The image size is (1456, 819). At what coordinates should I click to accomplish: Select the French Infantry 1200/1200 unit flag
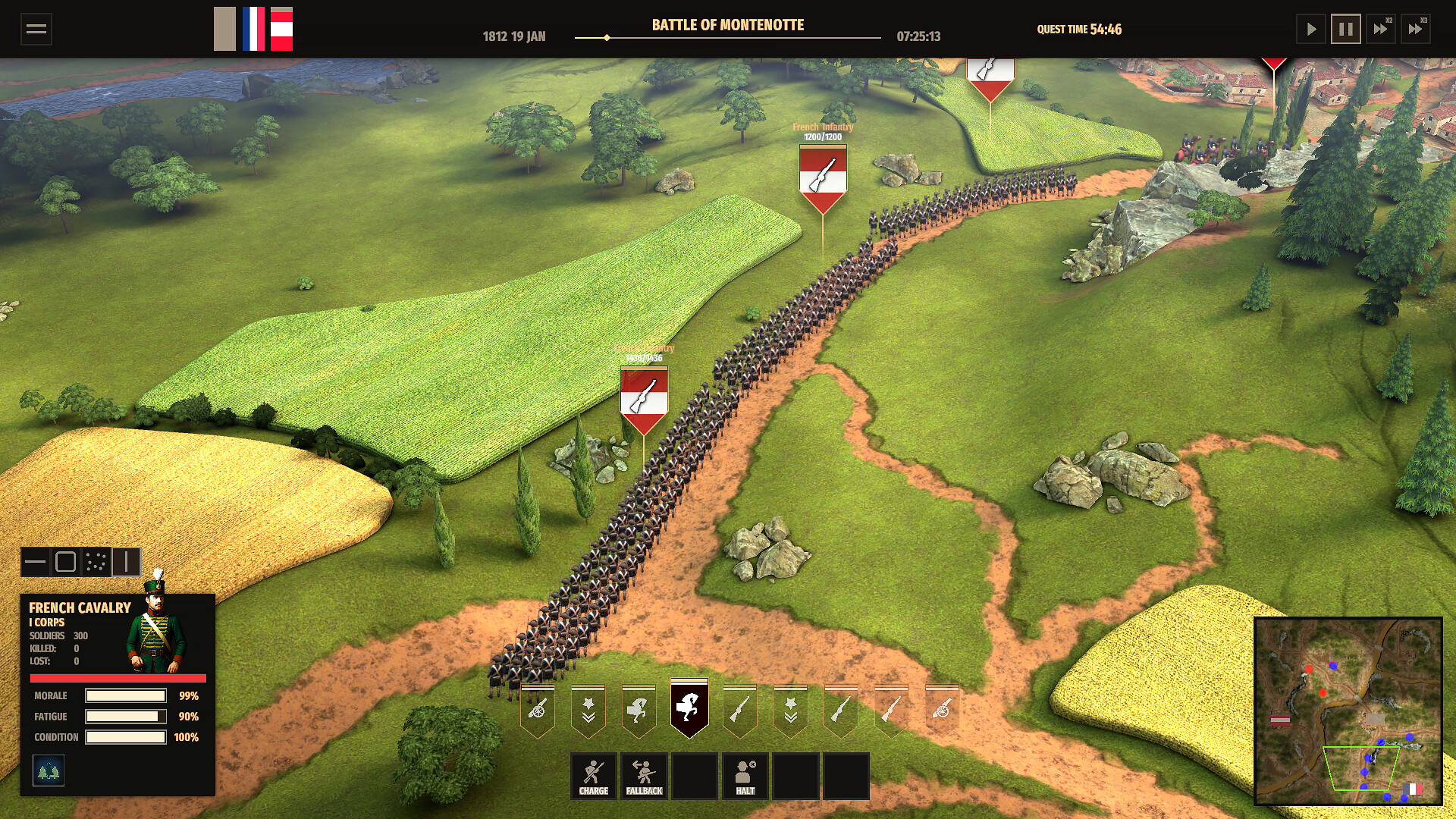tap(823, 179)
